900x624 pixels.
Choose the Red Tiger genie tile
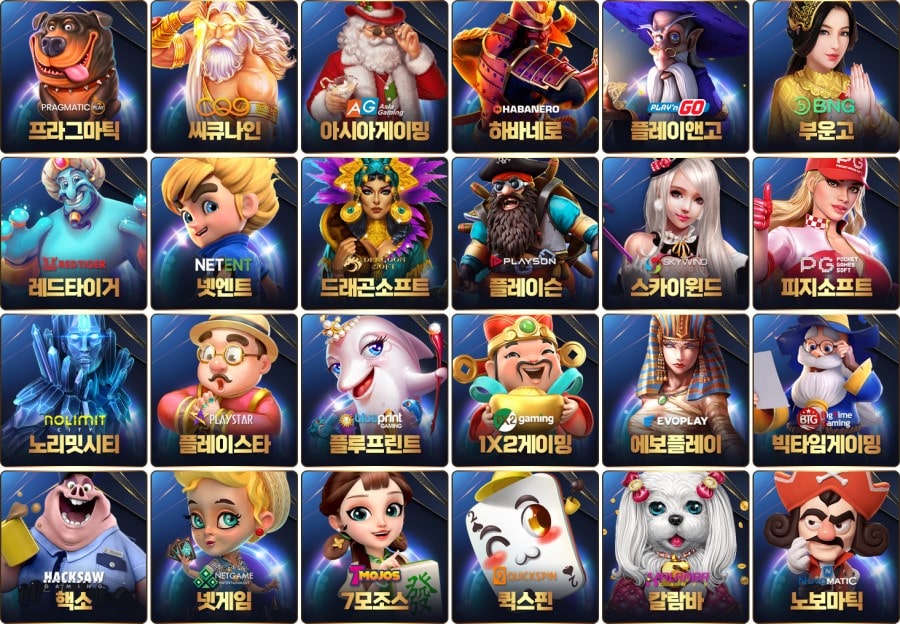click(74, 232)
